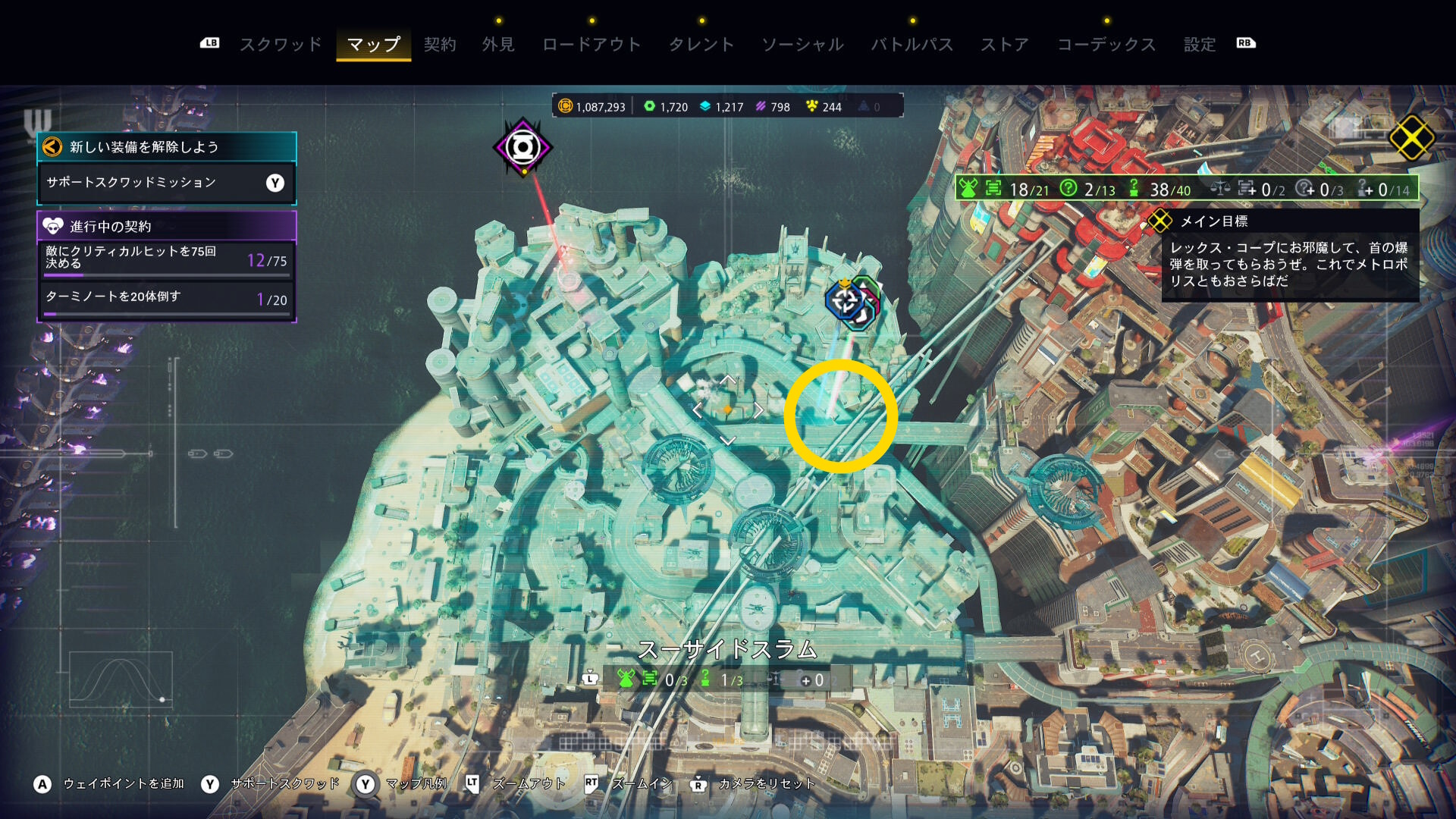The image size is (1456, 819).
Task: Switch to the タレント tab
Action: pos(701,45)
